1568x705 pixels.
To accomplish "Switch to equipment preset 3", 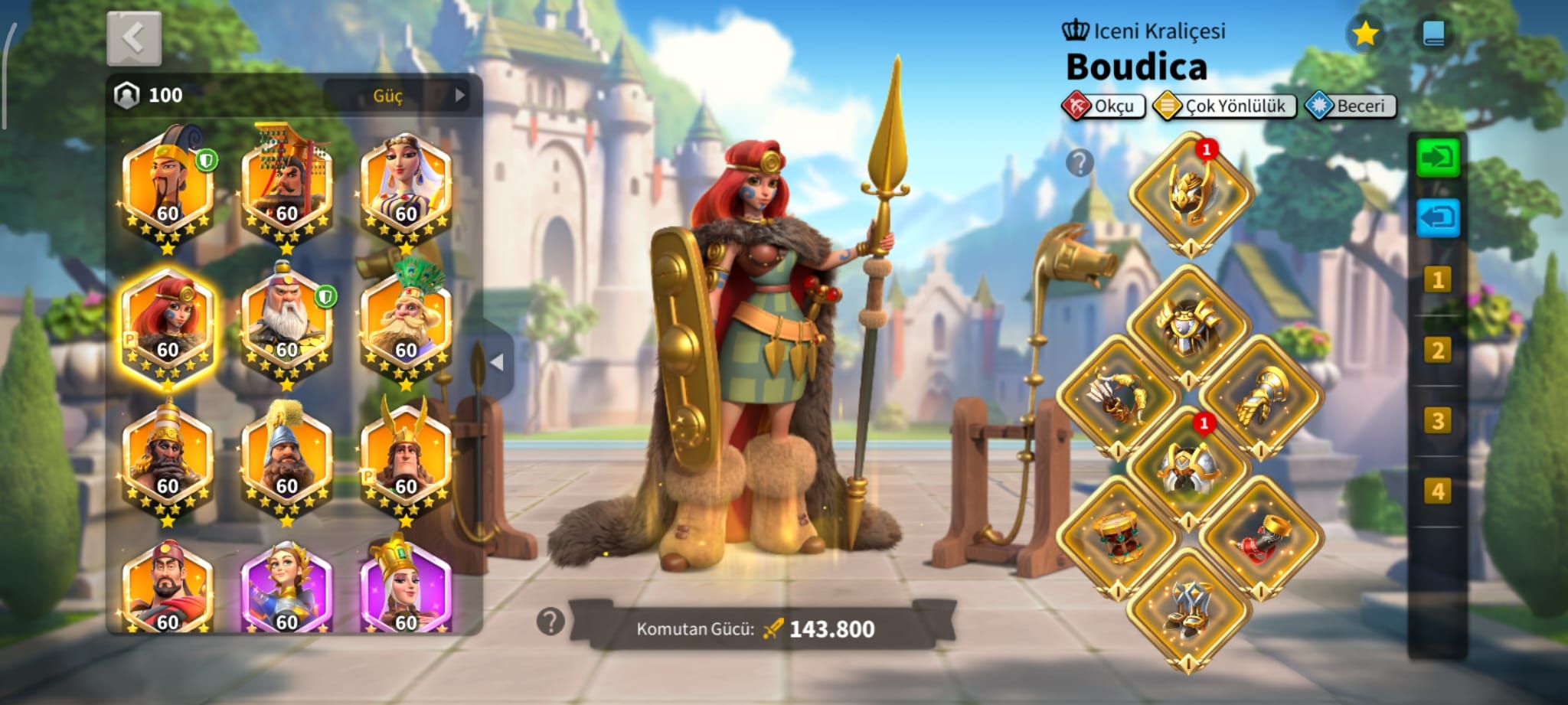I will point(1437,421).
